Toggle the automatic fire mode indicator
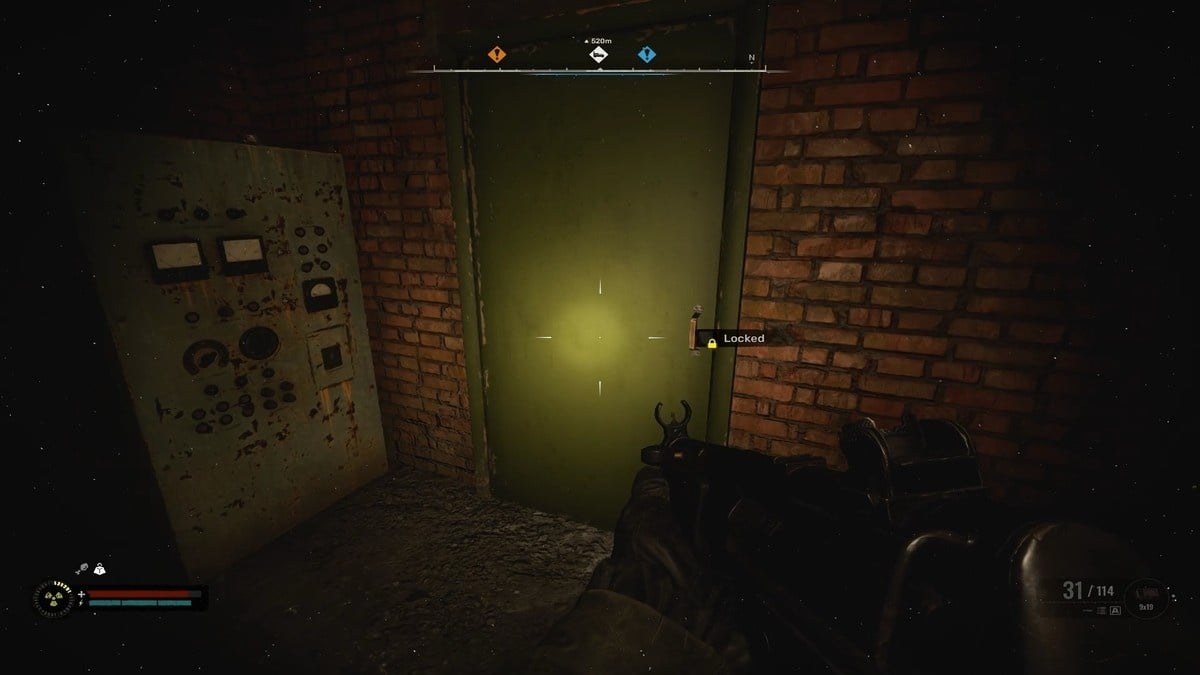 (x=1115, y=609)
